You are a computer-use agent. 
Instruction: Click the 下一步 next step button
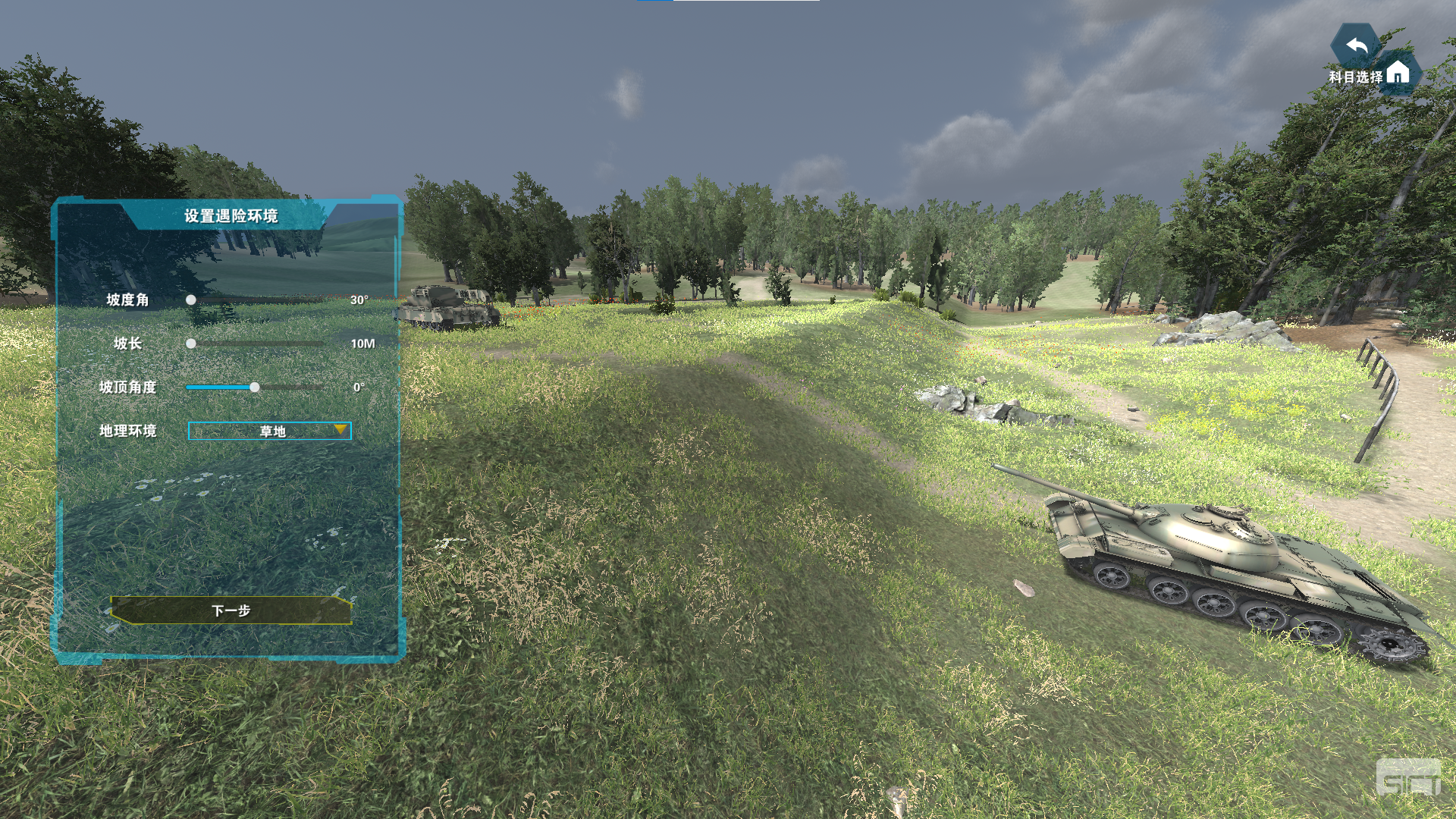point(231,610)
